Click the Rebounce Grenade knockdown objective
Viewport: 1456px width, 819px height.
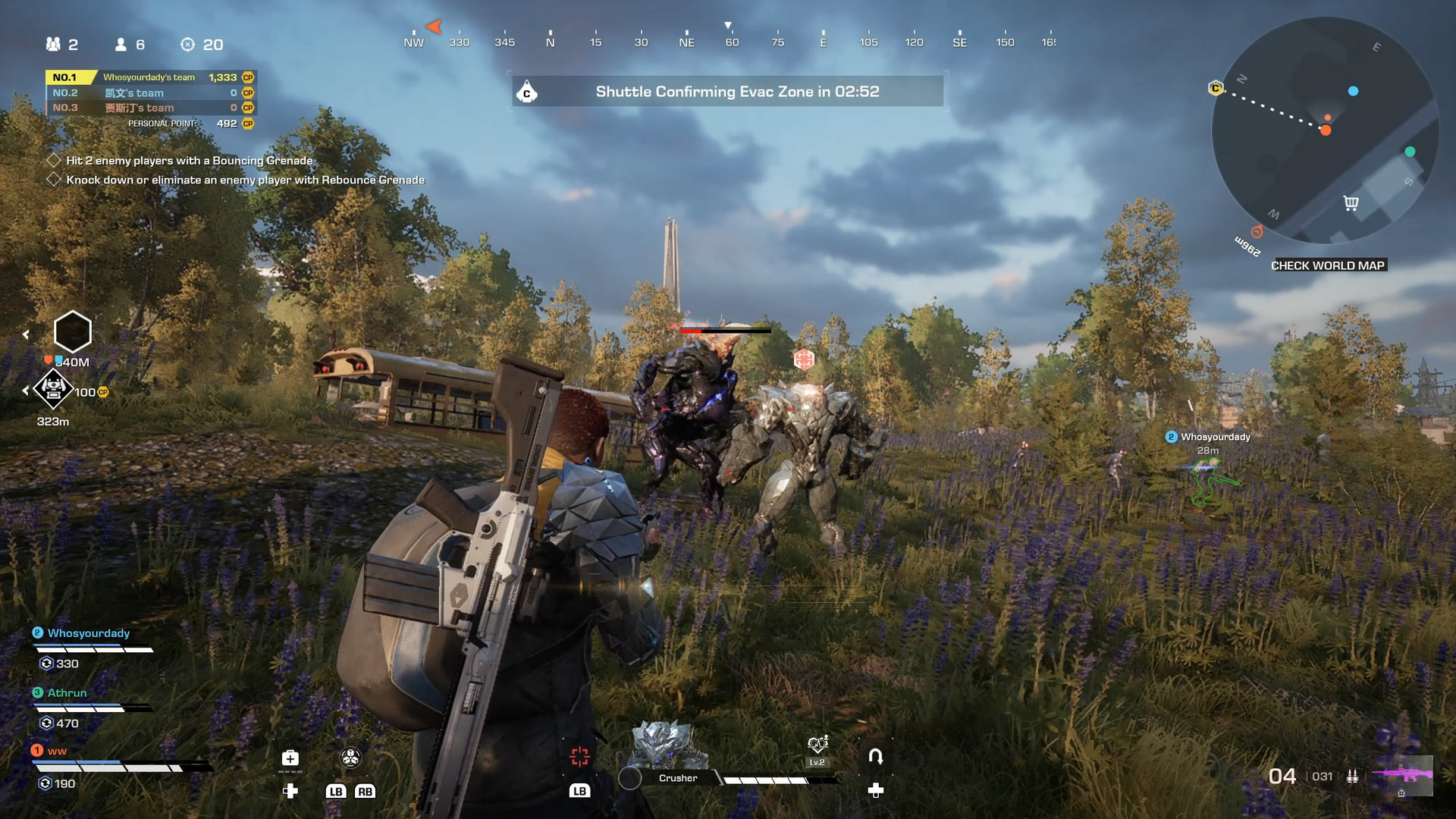click(x=245, y=180)
